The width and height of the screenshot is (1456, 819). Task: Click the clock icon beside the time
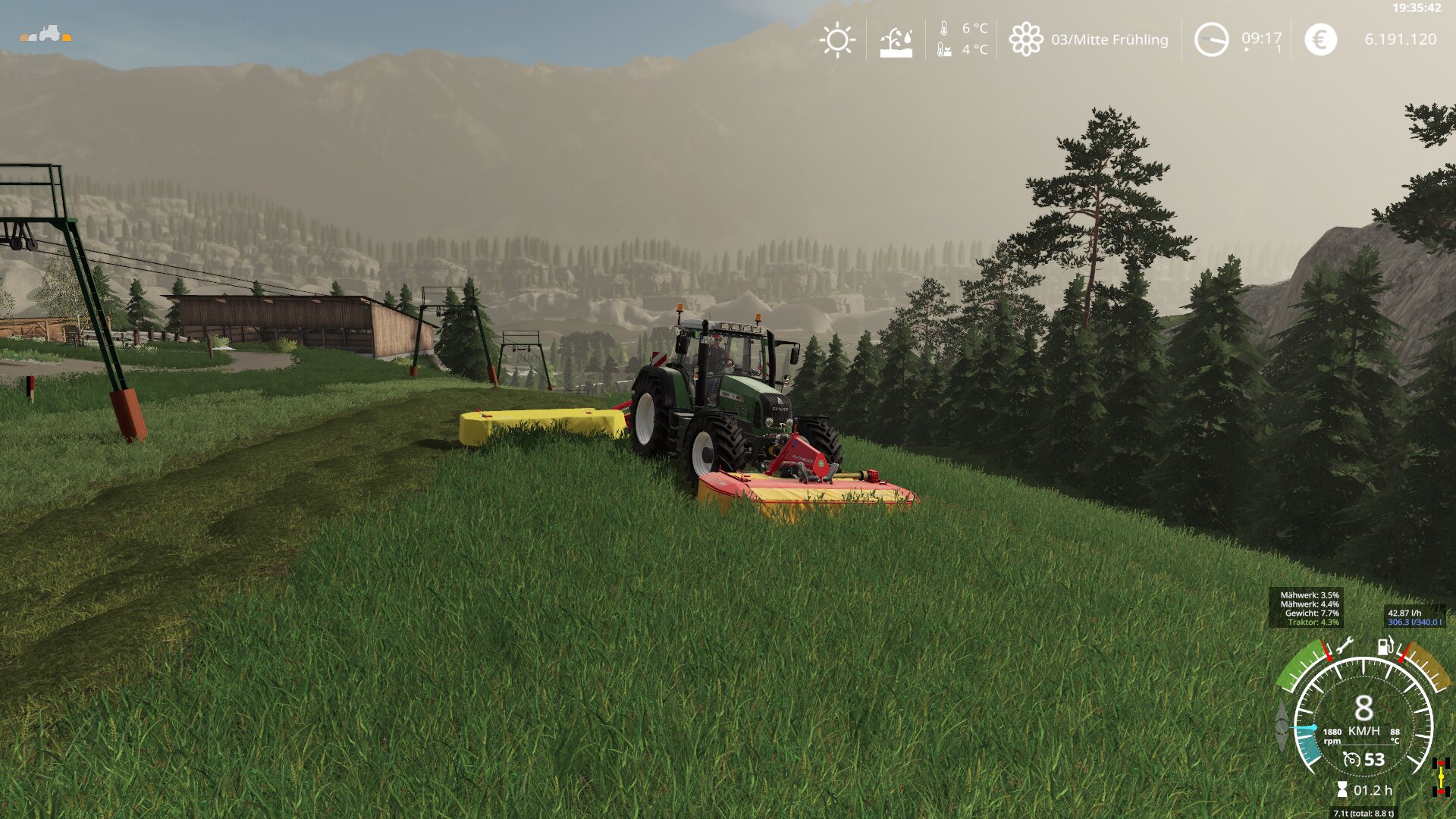(1211, 39)
